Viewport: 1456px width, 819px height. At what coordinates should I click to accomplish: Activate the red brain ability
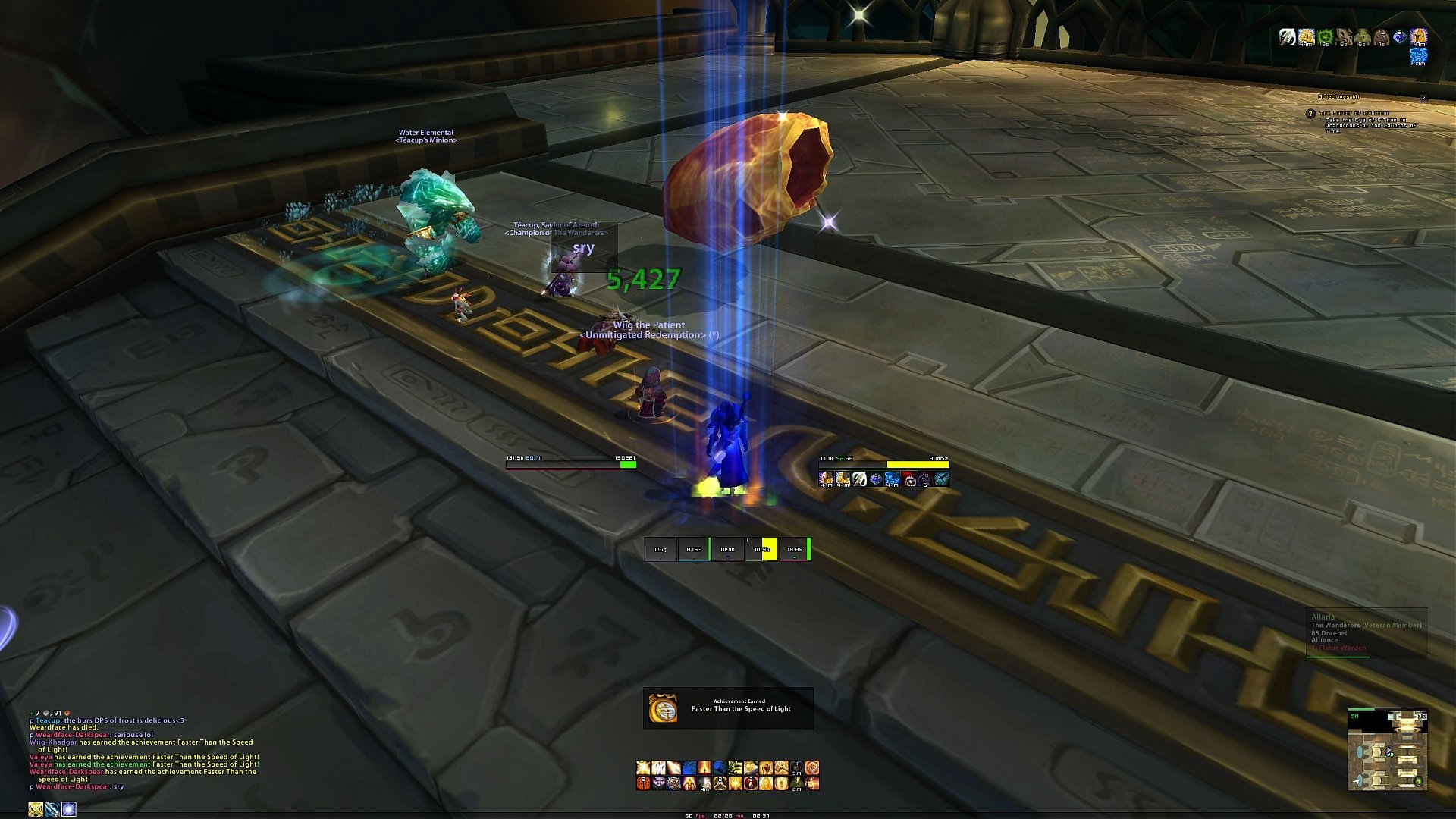(x=643, y=783)
